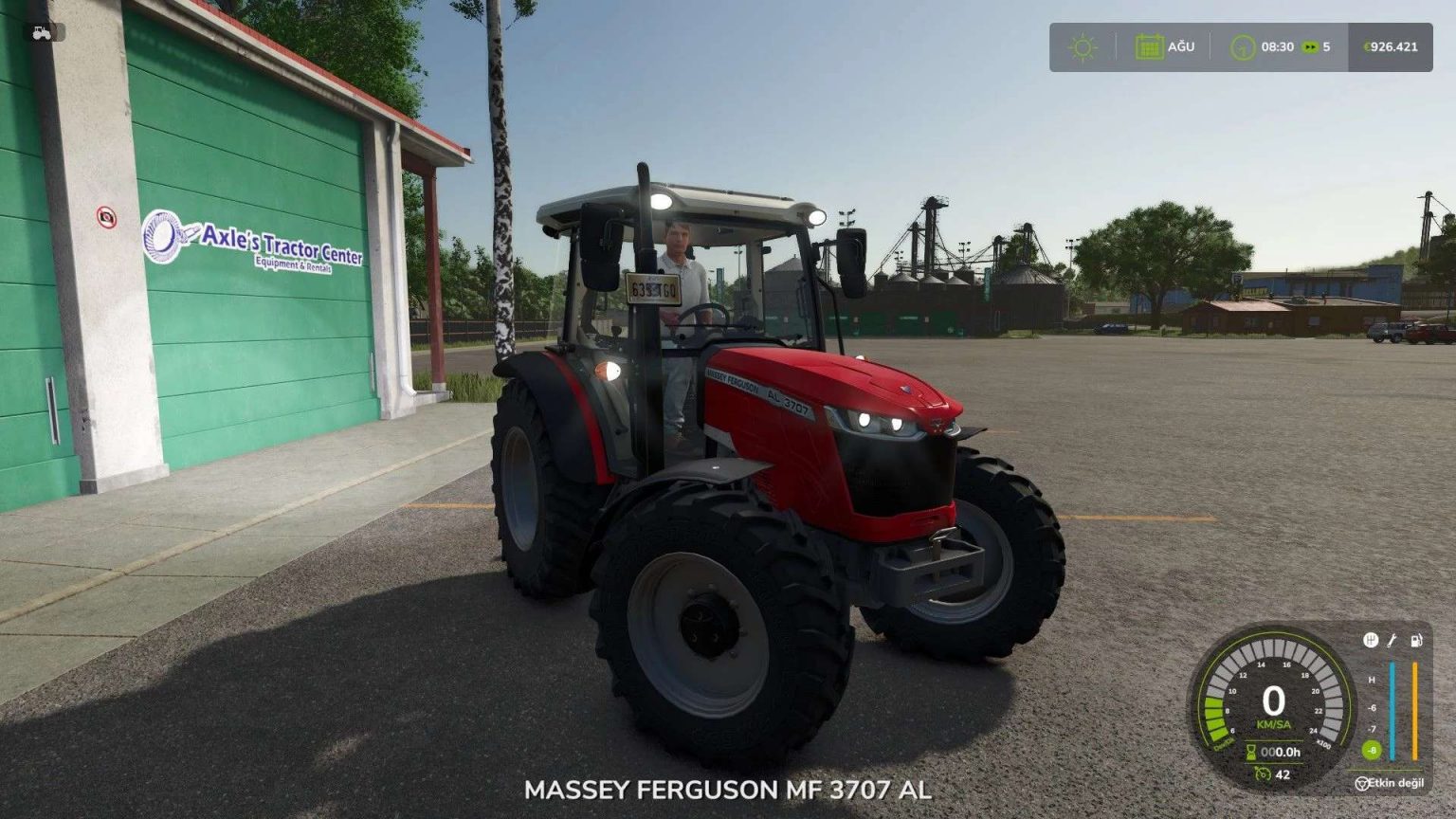Screen dimensions: 1456x819
Task: Click the cruise control icon showing 42
Action: pyautogui.click(x=1264, y=774)
